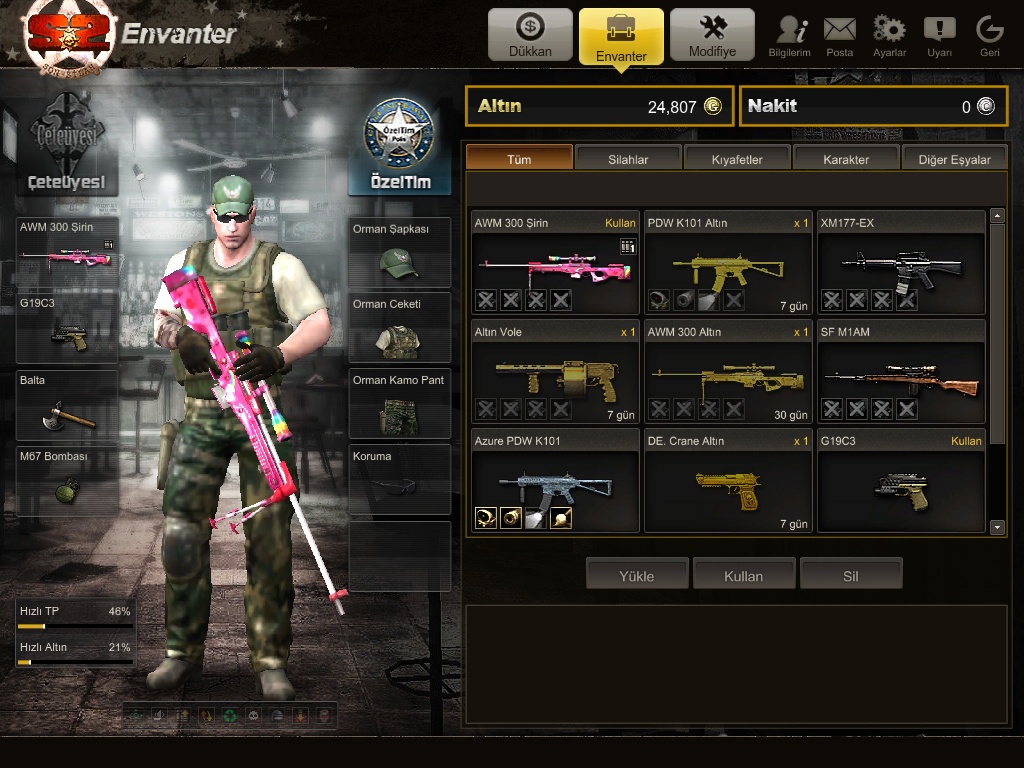Switch to the Karakter tab
Image resolution: width=1024 pixels, height=768 pixels.
846,159
